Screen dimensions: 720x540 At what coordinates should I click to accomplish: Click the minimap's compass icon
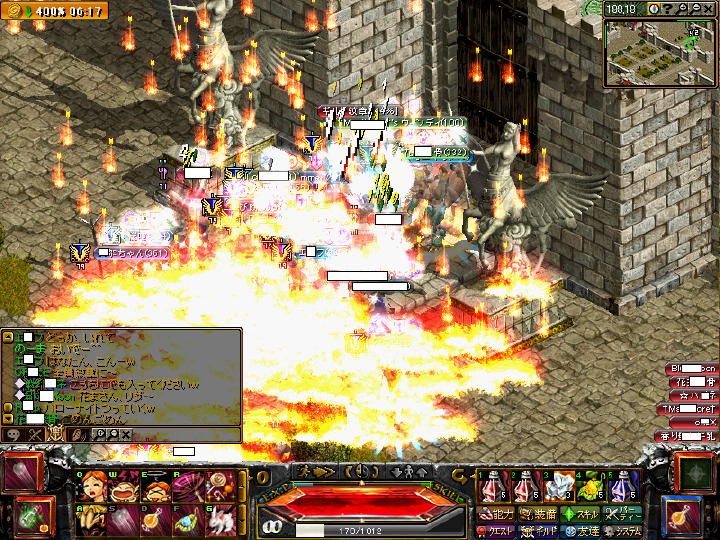653,9
